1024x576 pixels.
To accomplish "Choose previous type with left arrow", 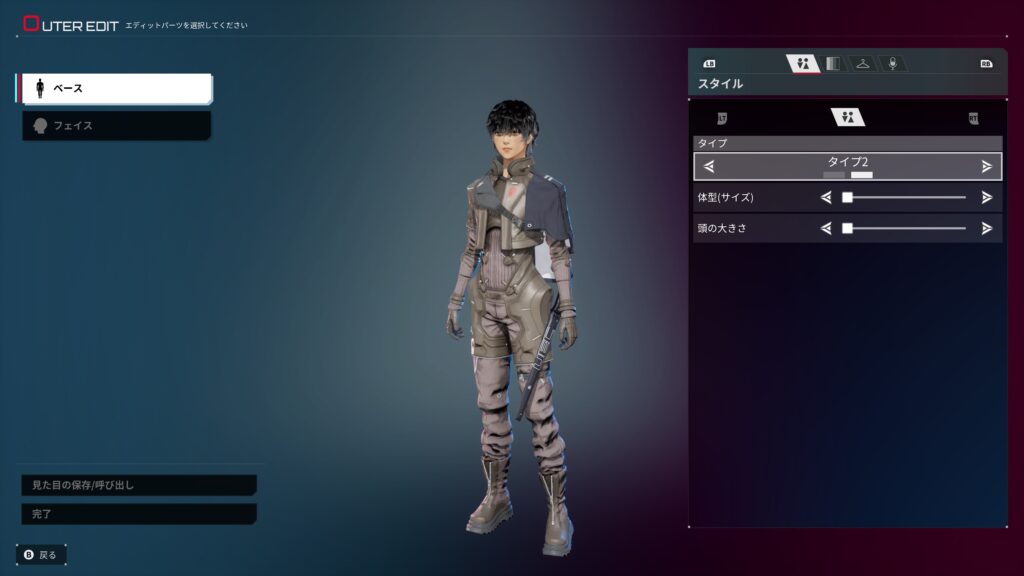I will click(709, 166).
